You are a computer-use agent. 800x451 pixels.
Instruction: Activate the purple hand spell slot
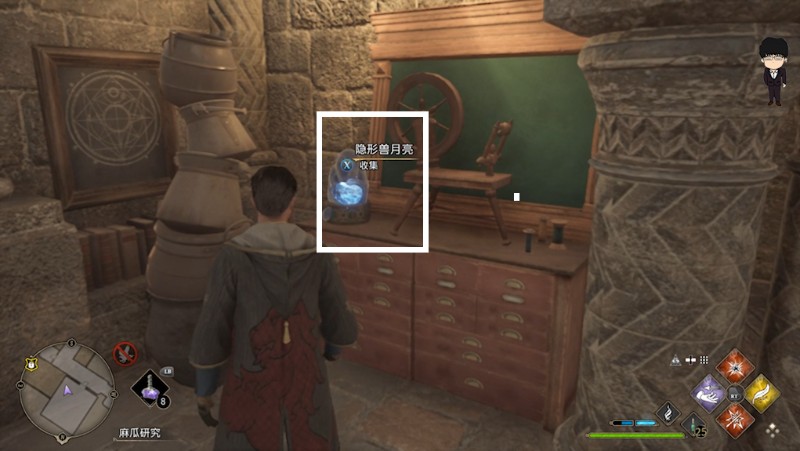709,393
